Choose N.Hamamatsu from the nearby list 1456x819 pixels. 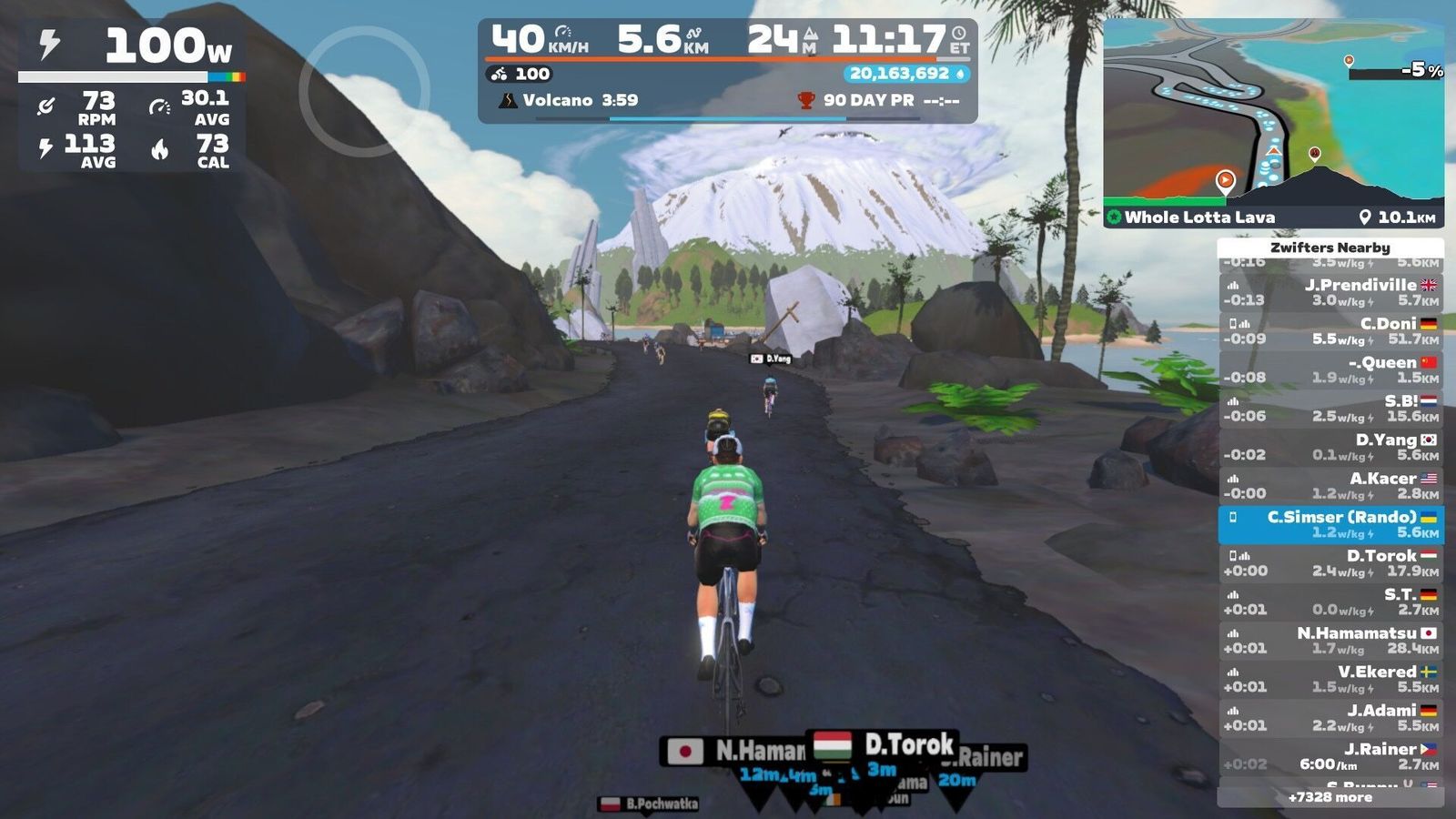pos(1330,641)
